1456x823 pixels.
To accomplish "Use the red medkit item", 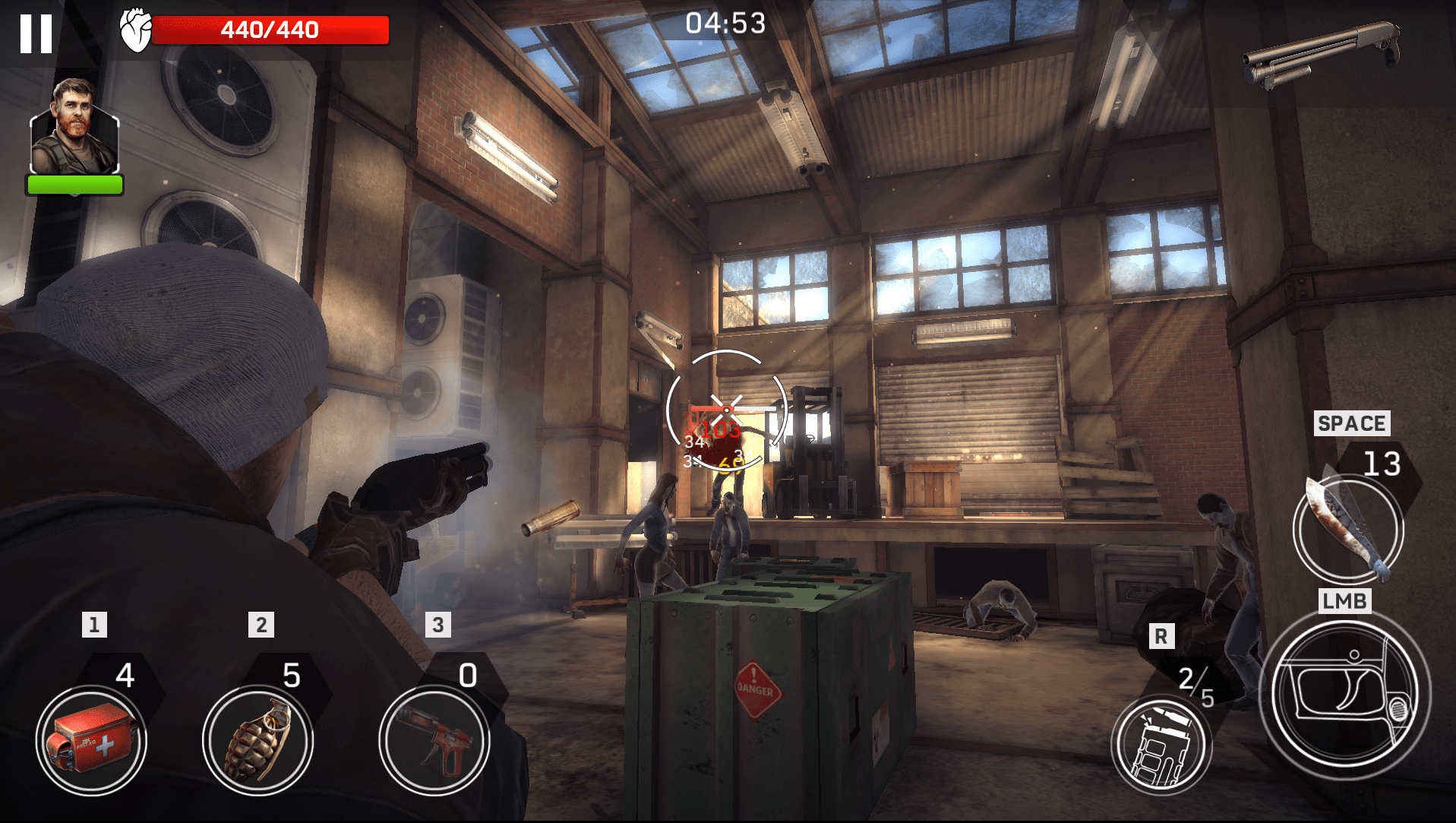I will tap(91, 741).
